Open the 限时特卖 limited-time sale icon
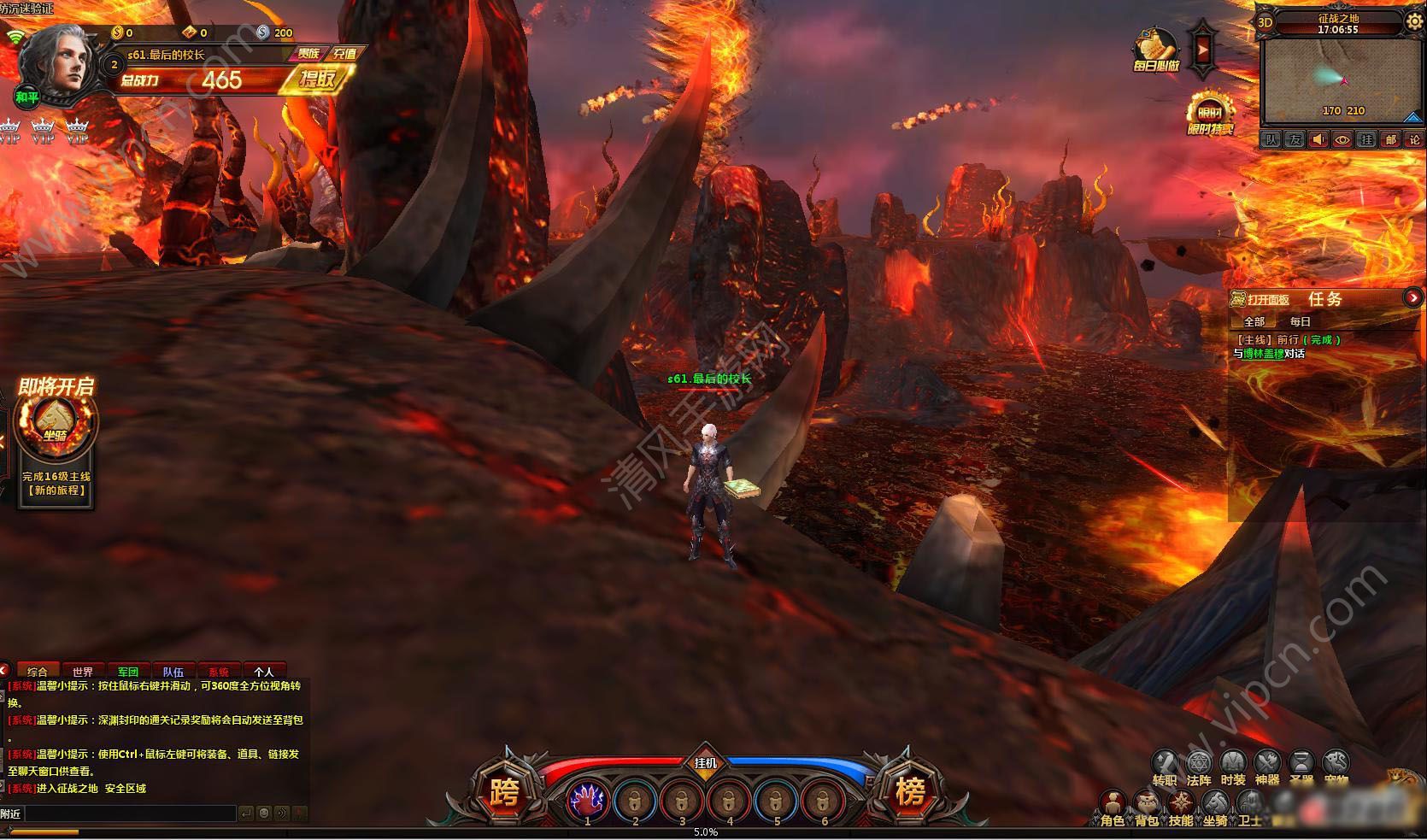 coord(1211,113)
